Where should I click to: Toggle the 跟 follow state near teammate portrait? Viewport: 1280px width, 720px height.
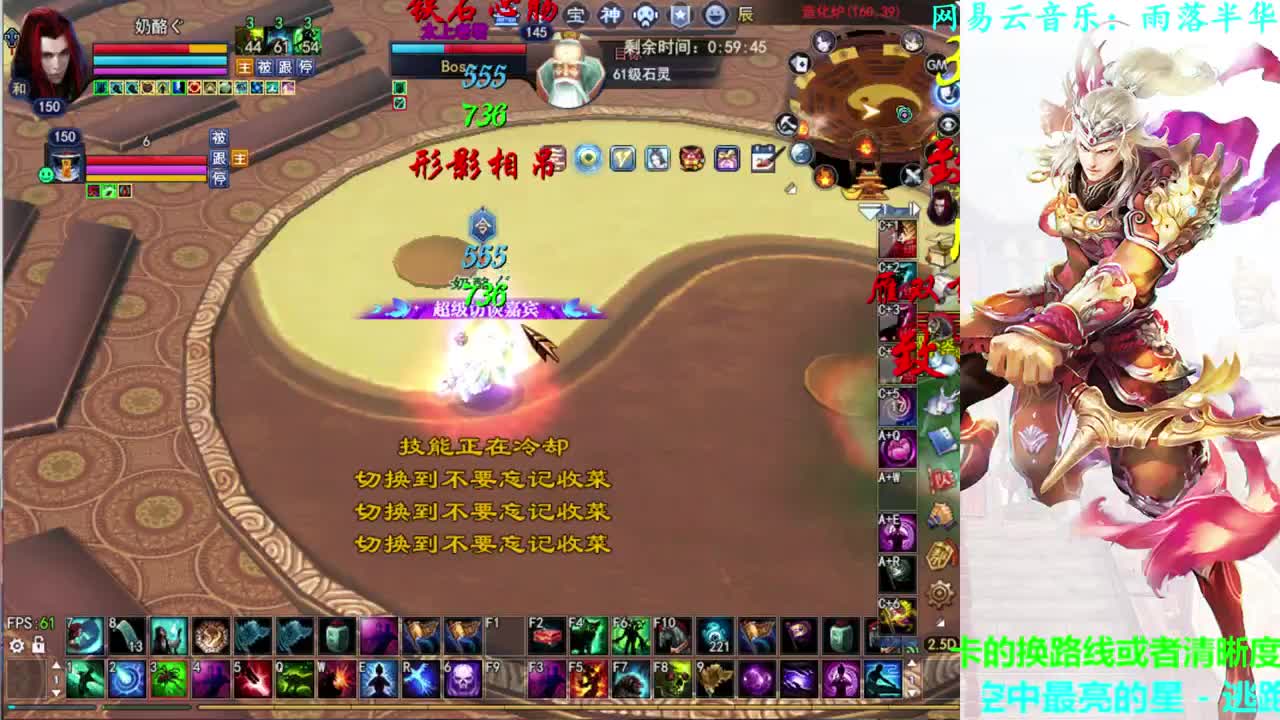(x=217, y=161)
